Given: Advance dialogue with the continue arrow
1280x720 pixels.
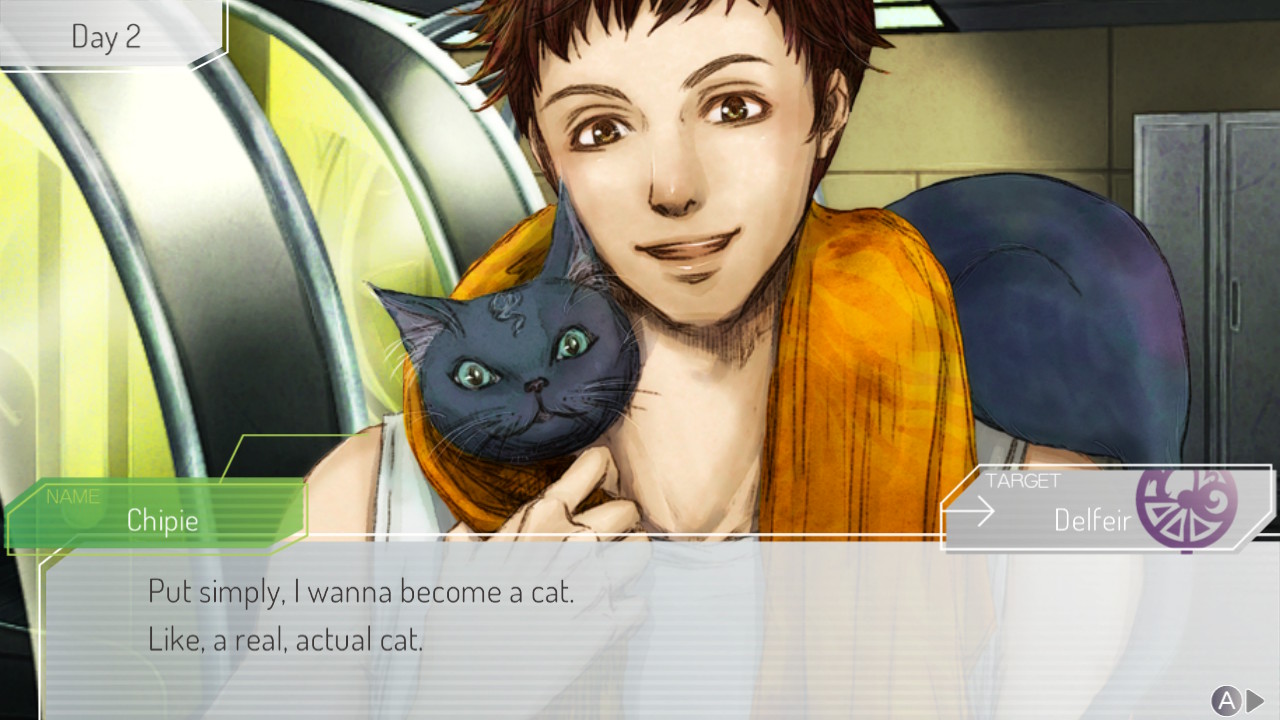Looking at the screenshot, I should (x=1255, y=701).
